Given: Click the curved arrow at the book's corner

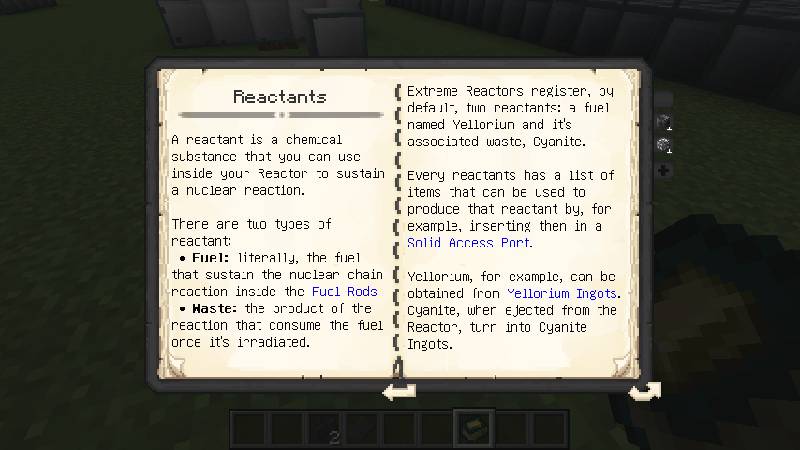Looking at the screenshot, I should pos(643,390).
